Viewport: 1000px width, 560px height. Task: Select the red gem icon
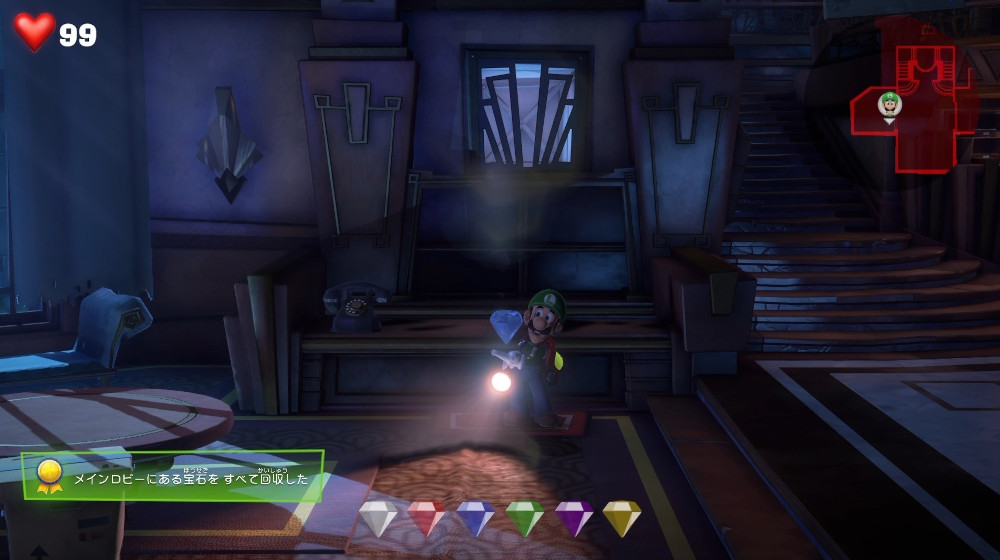[x=427, y=518]
